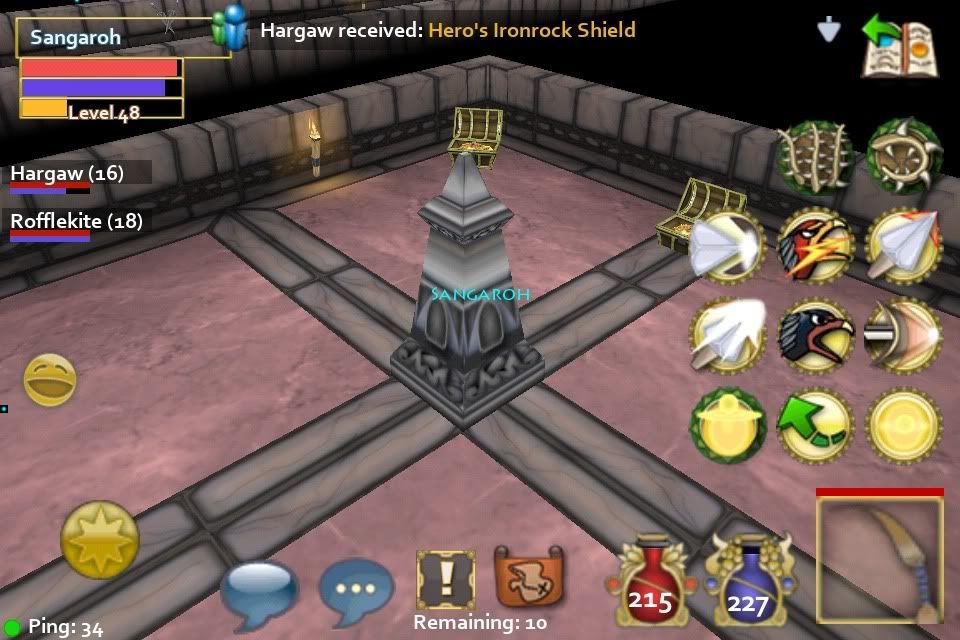Screen dimensions: 960x640
Task: Activate the plain golden circle skill
Action: [x=904, y=425]
